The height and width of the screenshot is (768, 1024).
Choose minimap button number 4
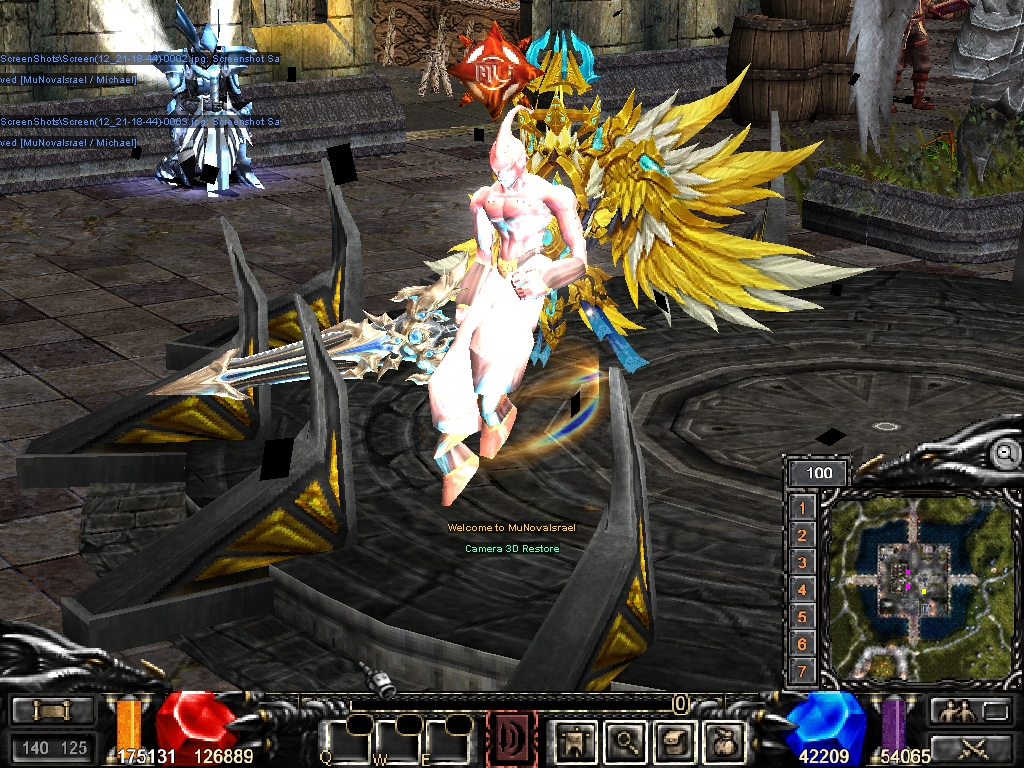(802, 589)
